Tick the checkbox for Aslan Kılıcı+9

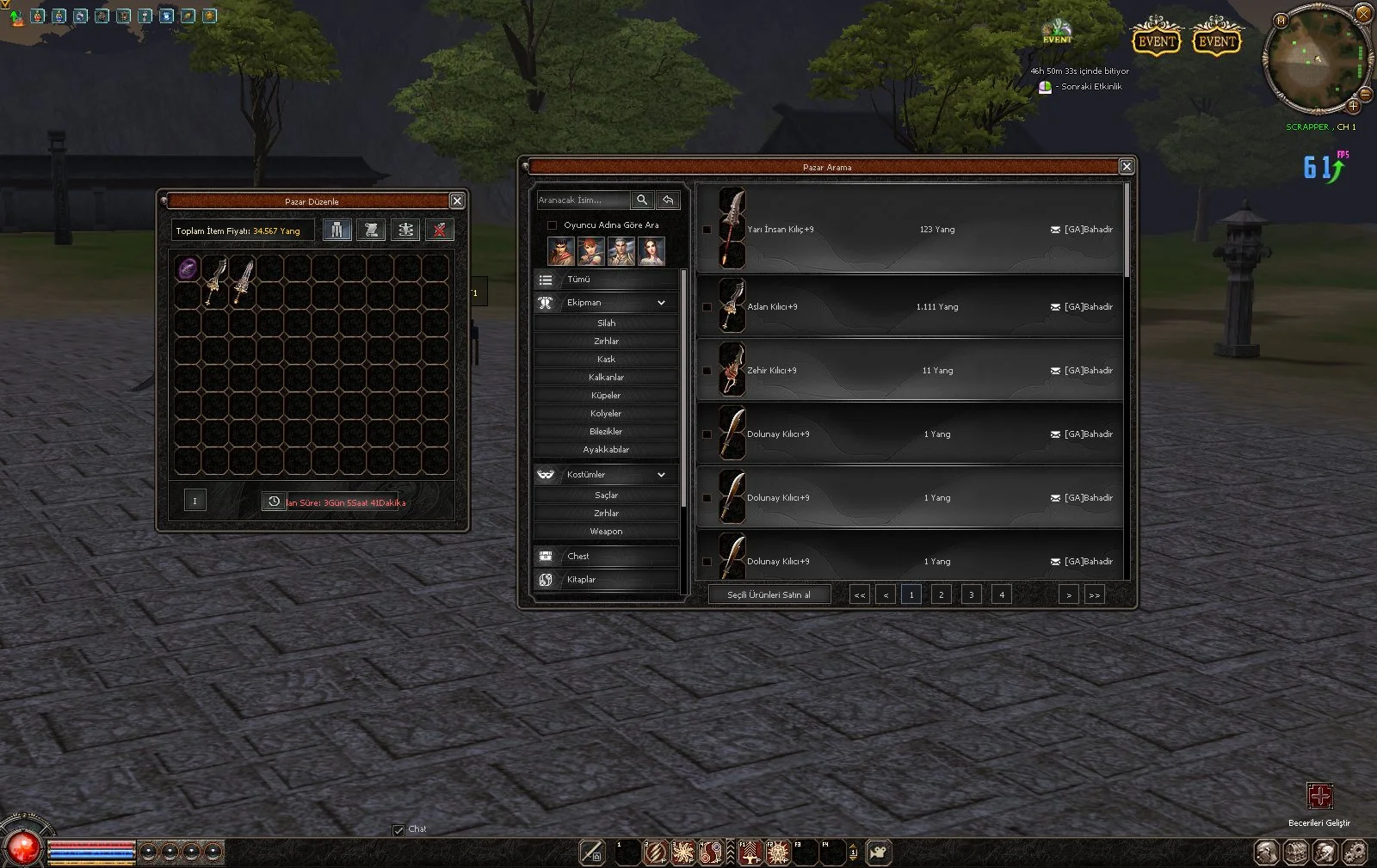(707, 307)
